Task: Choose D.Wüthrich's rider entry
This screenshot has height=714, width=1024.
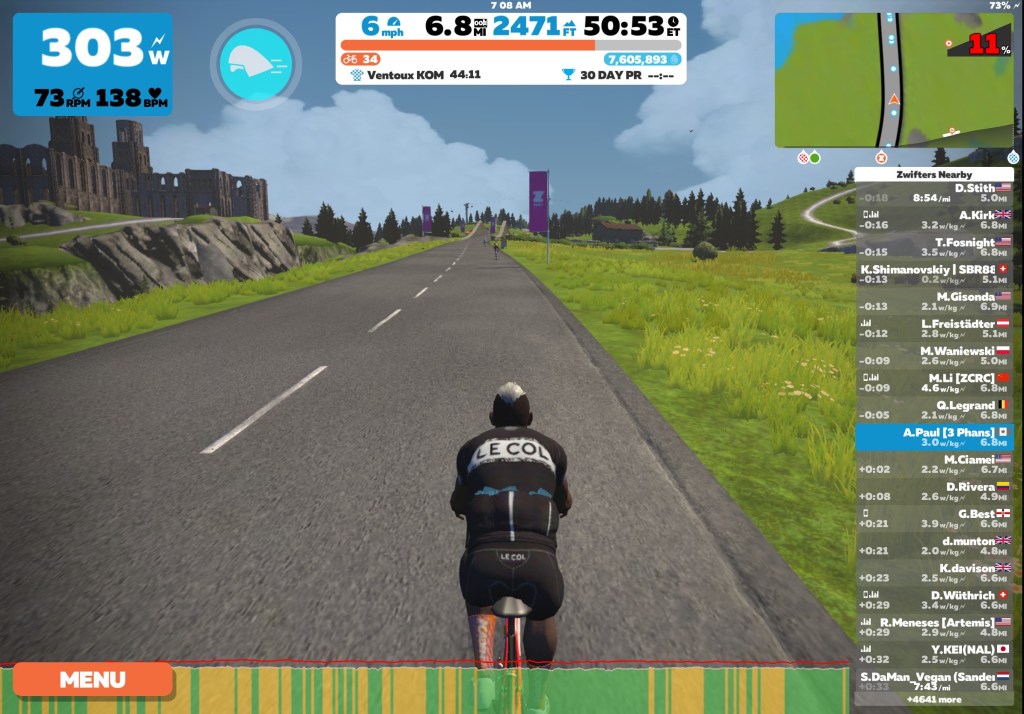Action: click(x=934, y=599)
